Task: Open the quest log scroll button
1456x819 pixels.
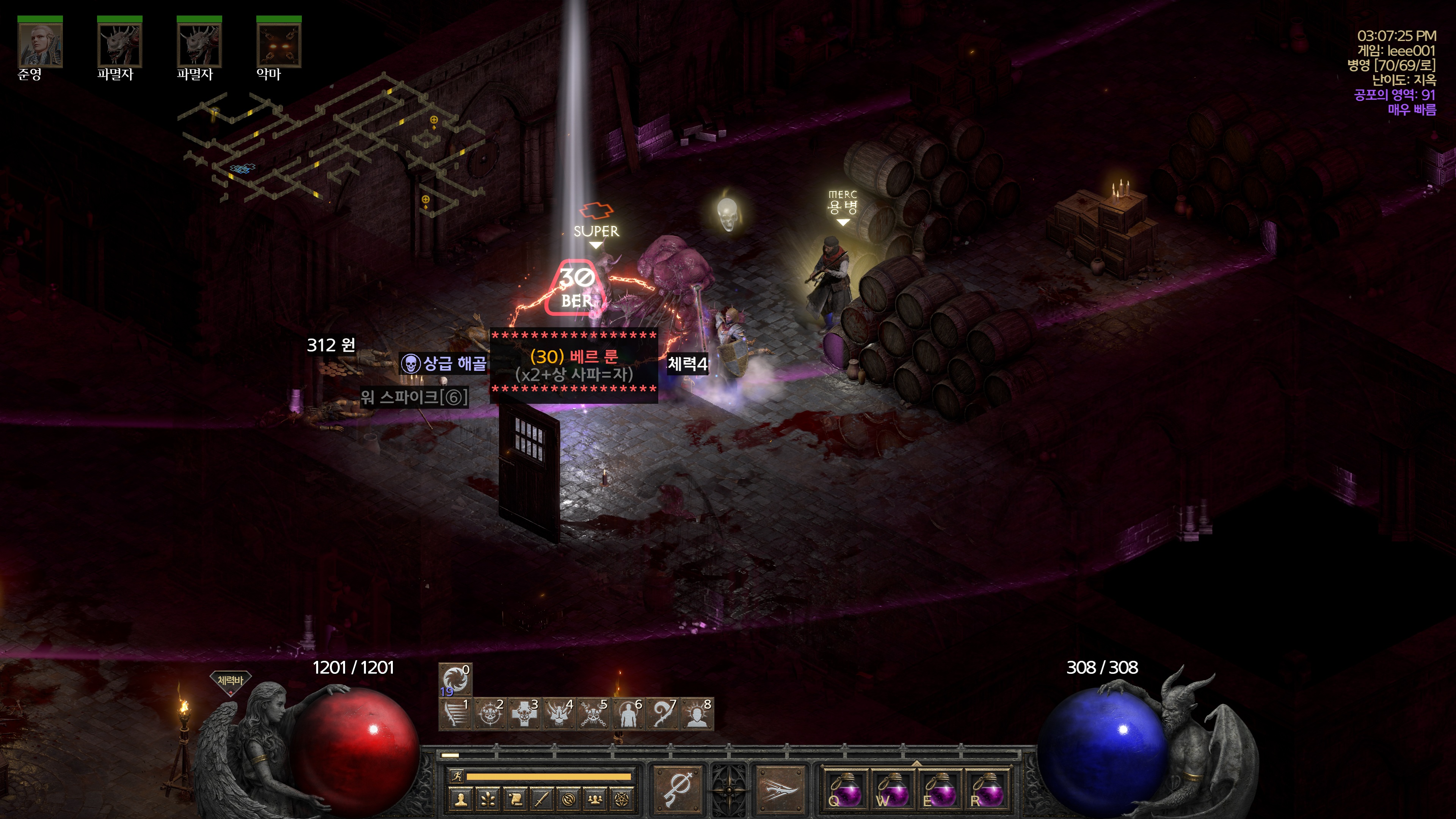Action: (515, 799)
